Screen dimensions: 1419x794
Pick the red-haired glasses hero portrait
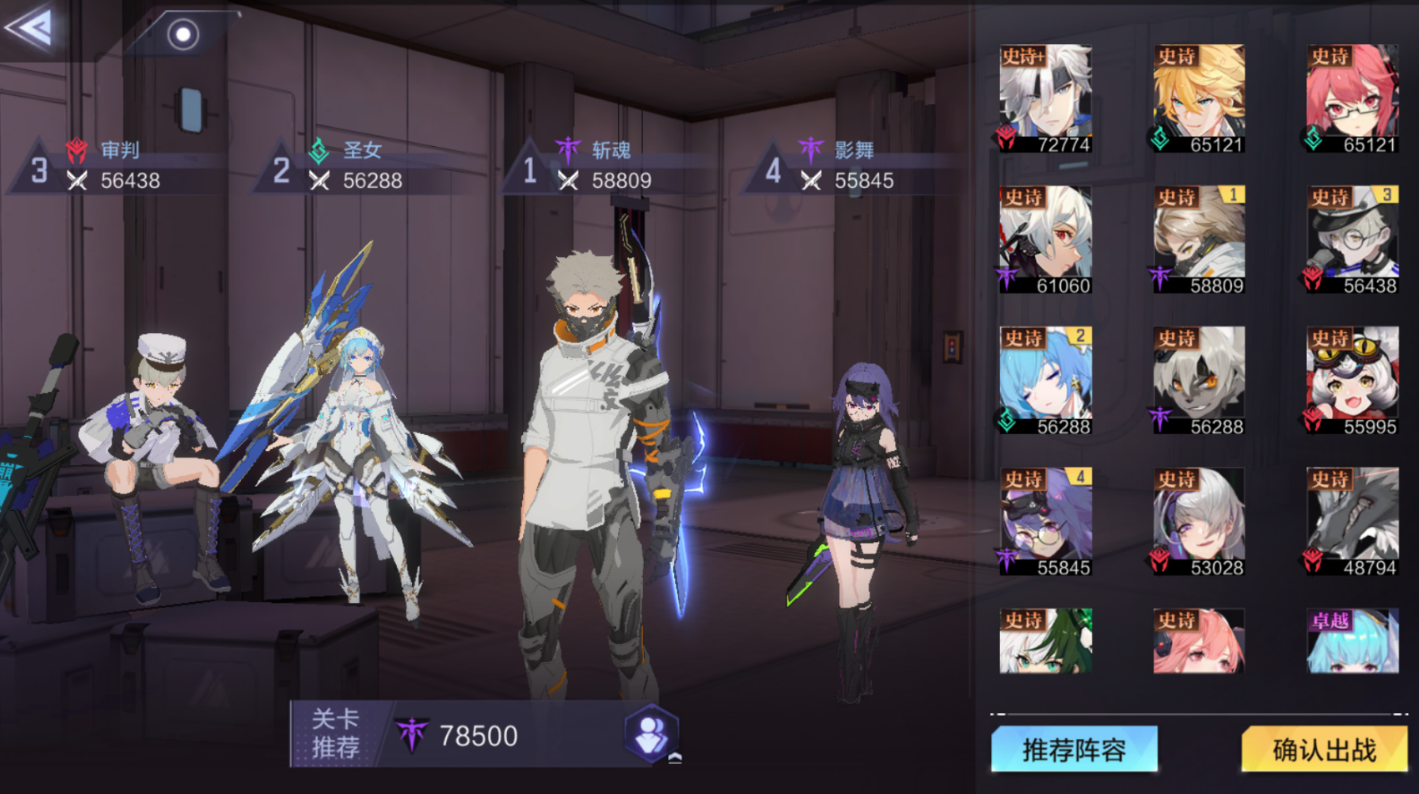pyautogui.click(x=1352, y=98)
